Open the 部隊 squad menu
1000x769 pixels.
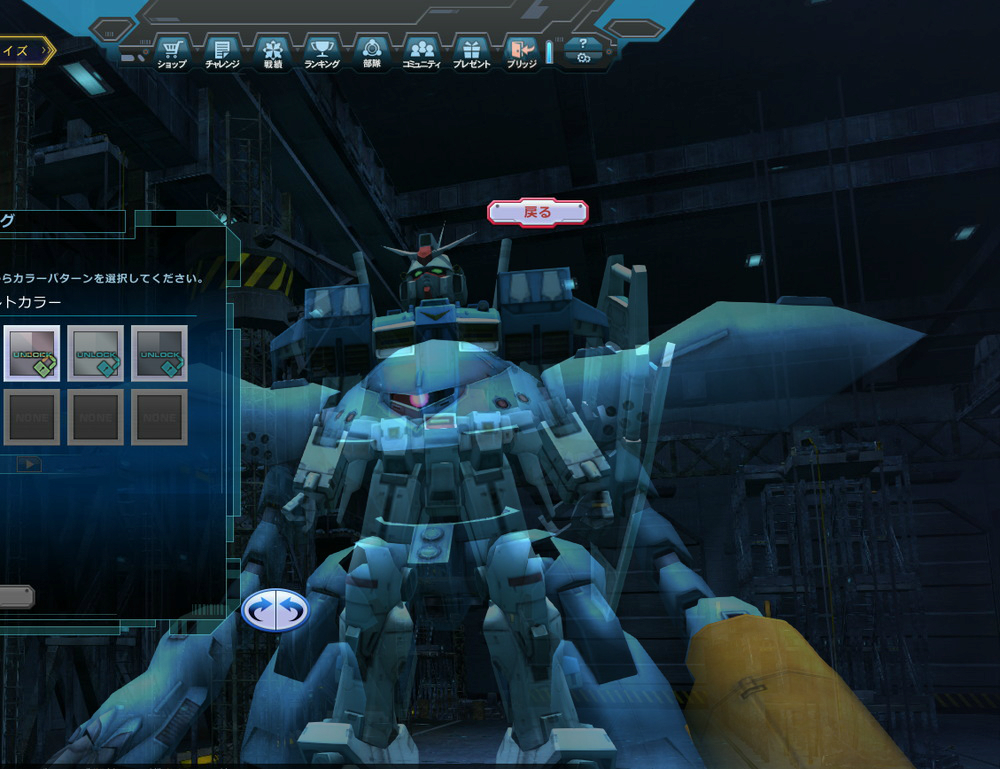coord(372,52)
